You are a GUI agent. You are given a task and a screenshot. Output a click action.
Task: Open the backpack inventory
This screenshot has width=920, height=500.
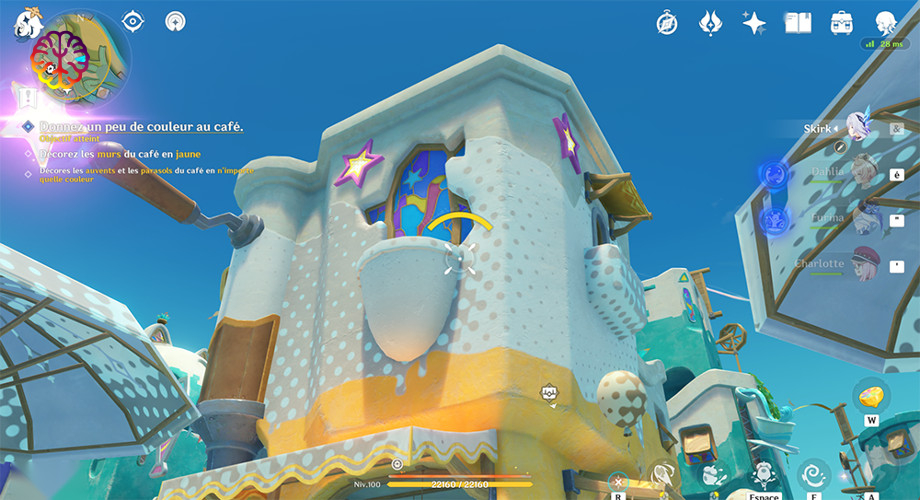tap(842, 22)
